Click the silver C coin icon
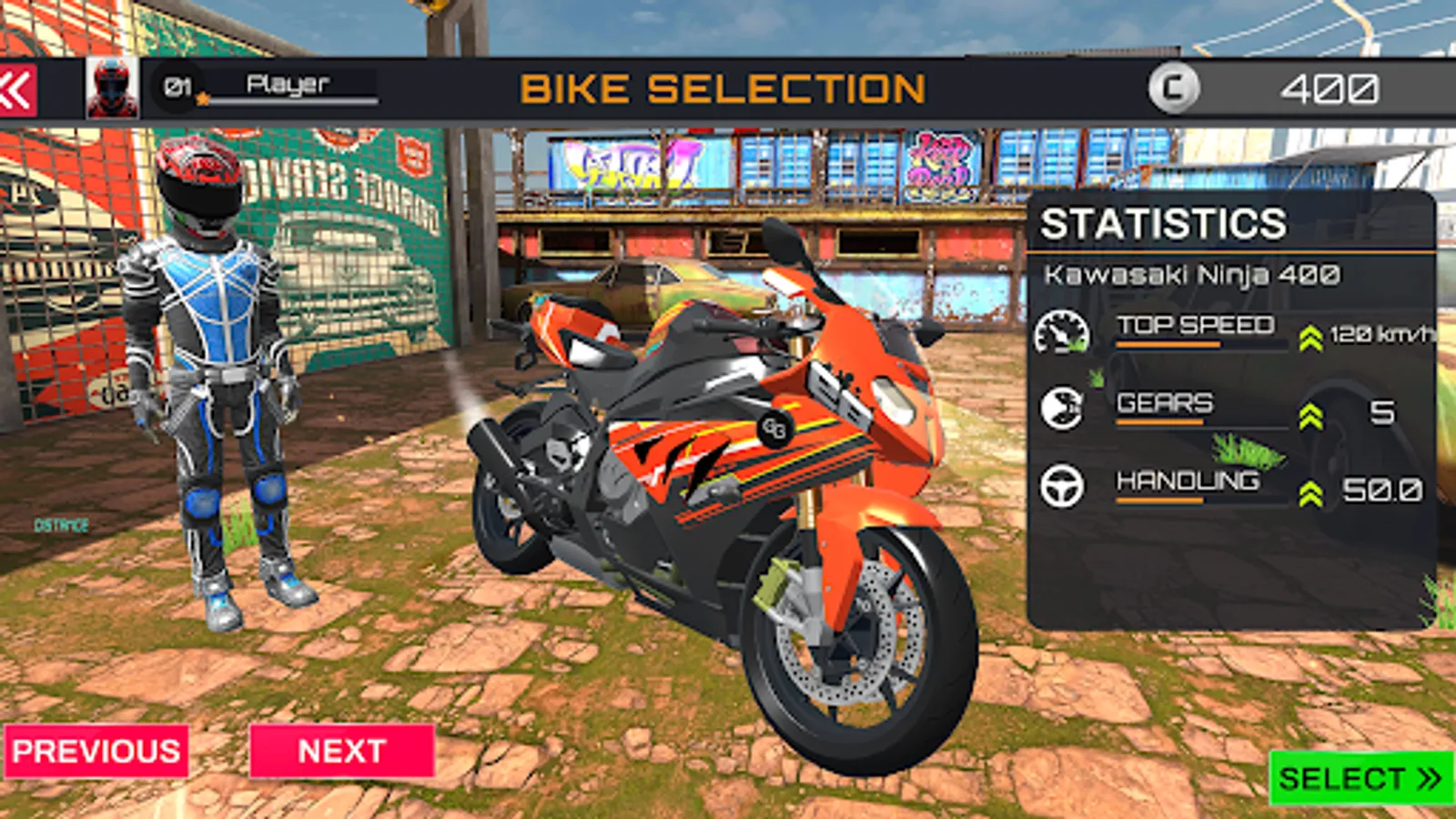Image resolution: width=1456 pixels, height=819 pixels. [1177, 87]
